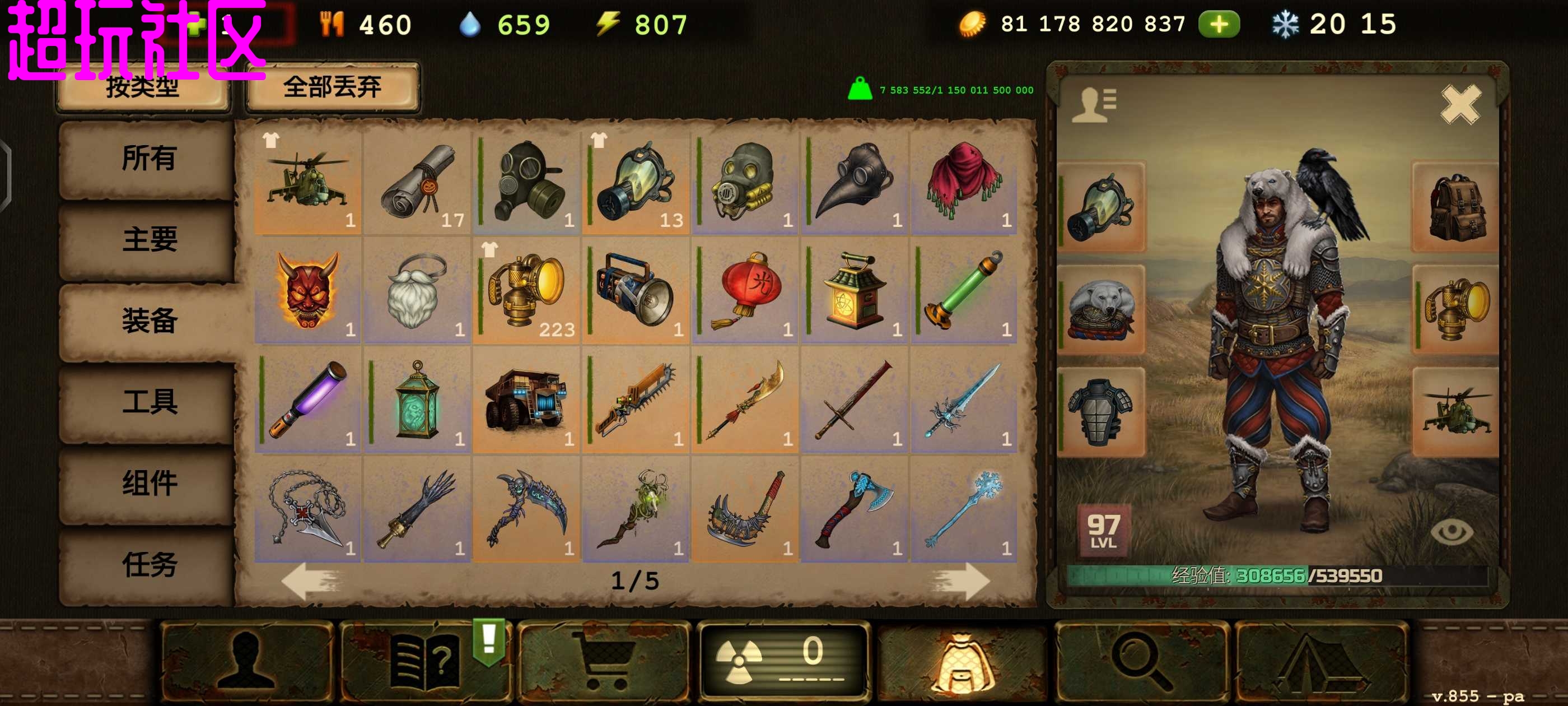The height and width of the screenshot is (706, 1568).
Task: Pick the plague doctor beak mask
Action: (x=854, y=181)
